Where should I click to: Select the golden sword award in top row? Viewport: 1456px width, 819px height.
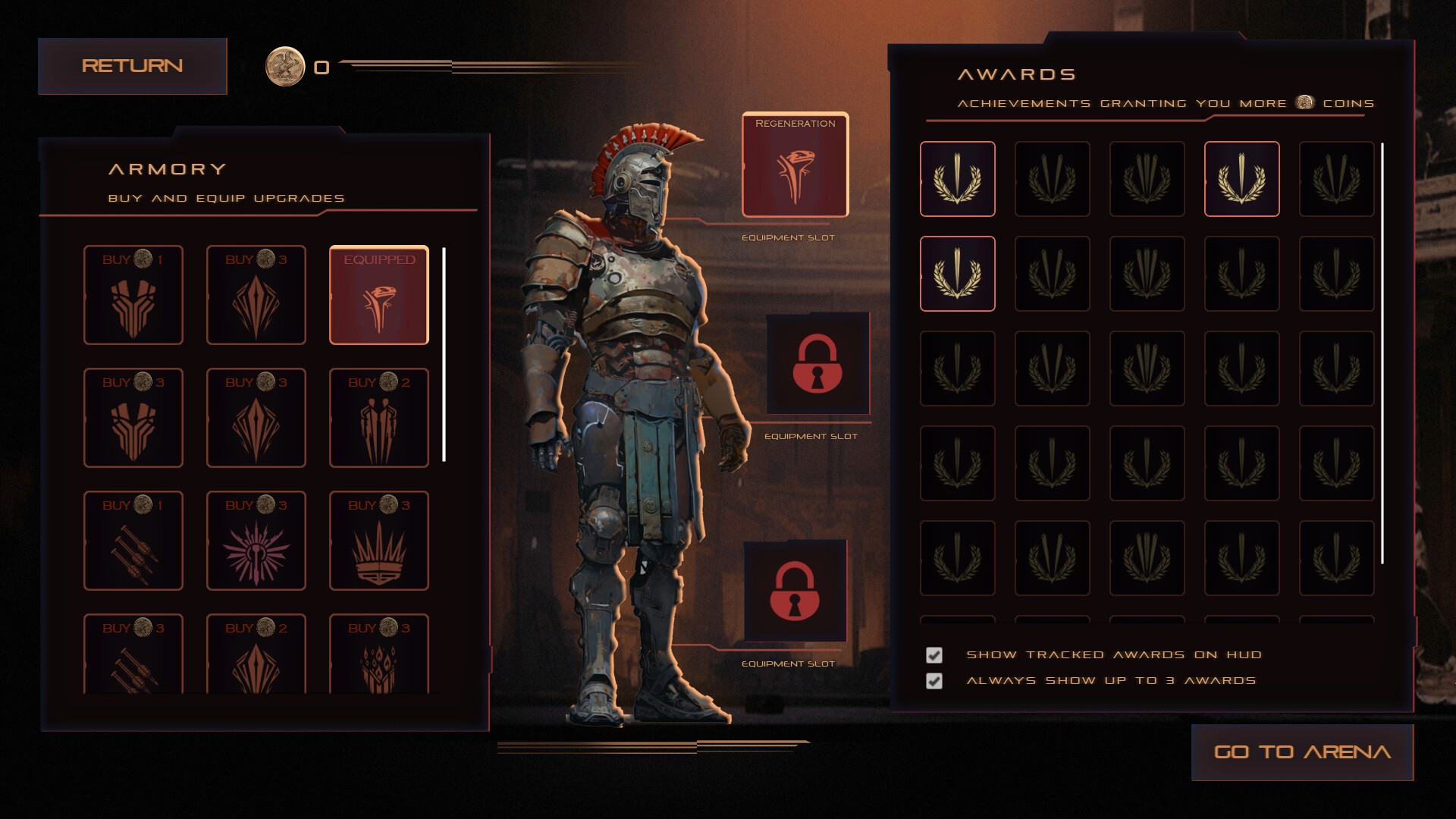coord(1241,179)
